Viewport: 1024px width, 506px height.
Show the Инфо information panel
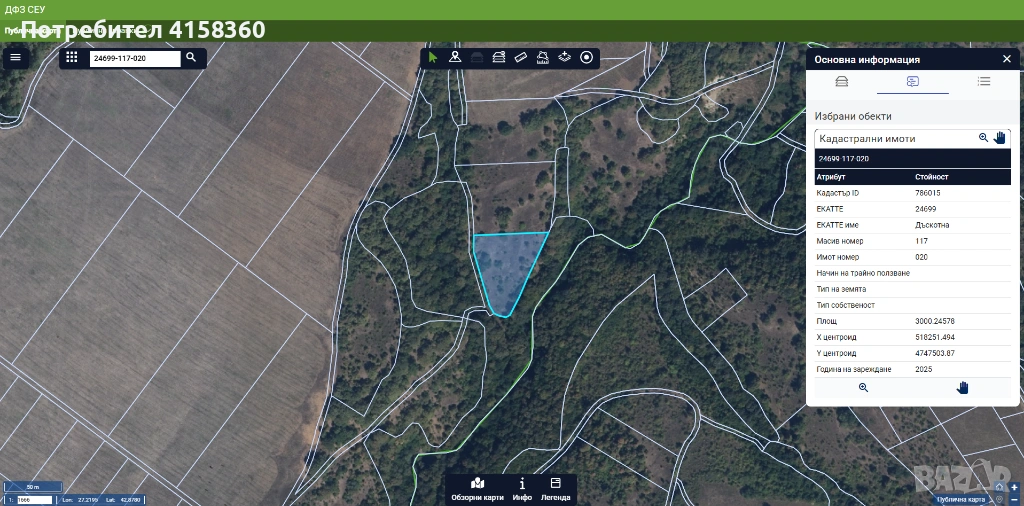click(x=522, y=489)
